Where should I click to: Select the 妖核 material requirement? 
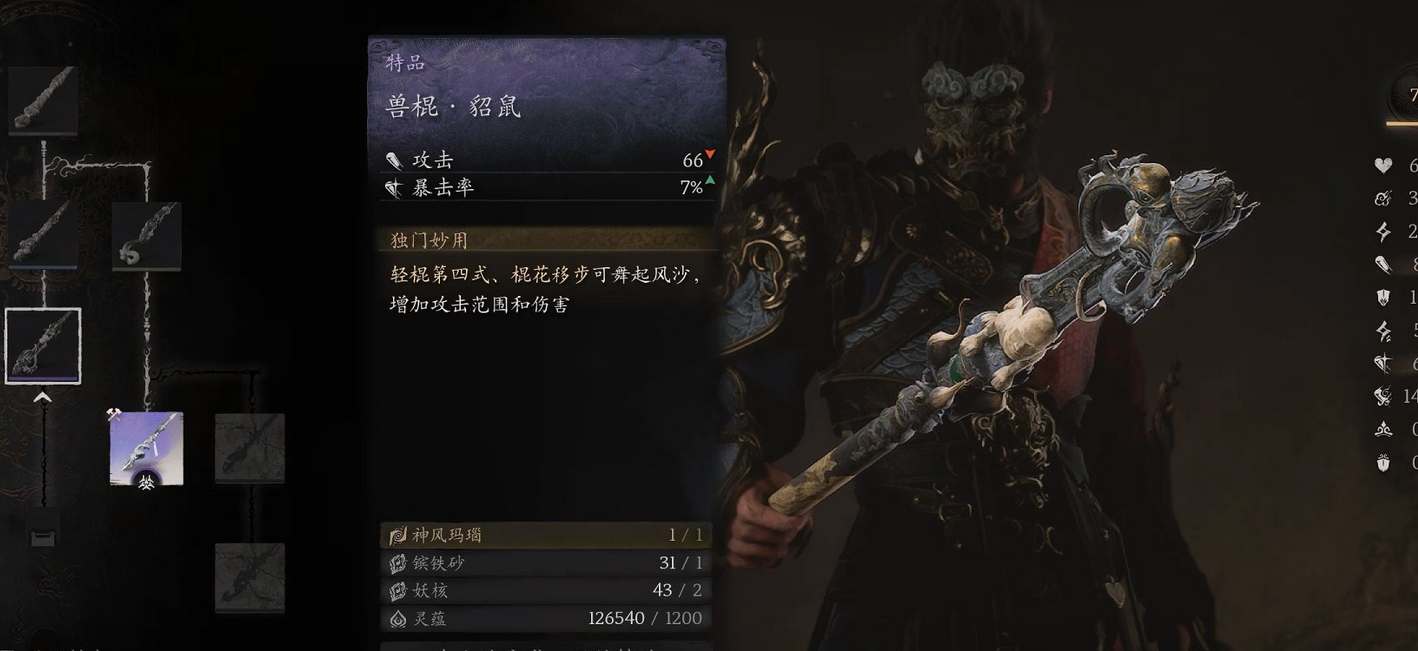(546, 590)
